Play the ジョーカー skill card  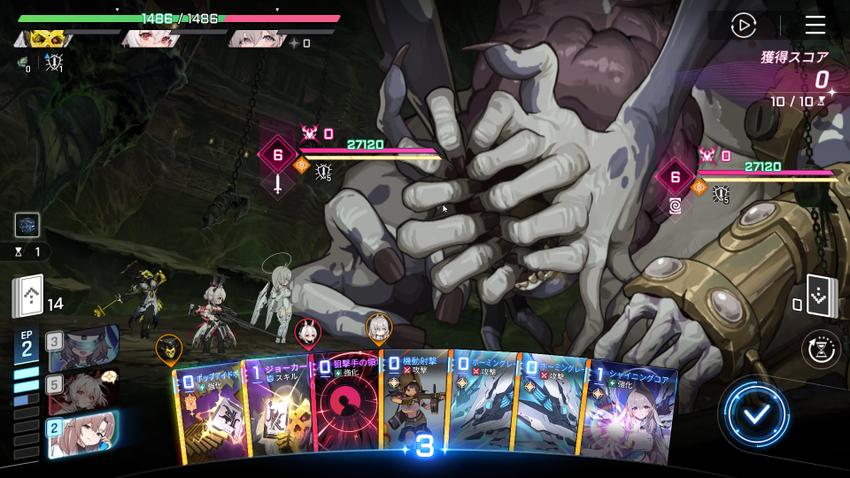pos(277,410)
